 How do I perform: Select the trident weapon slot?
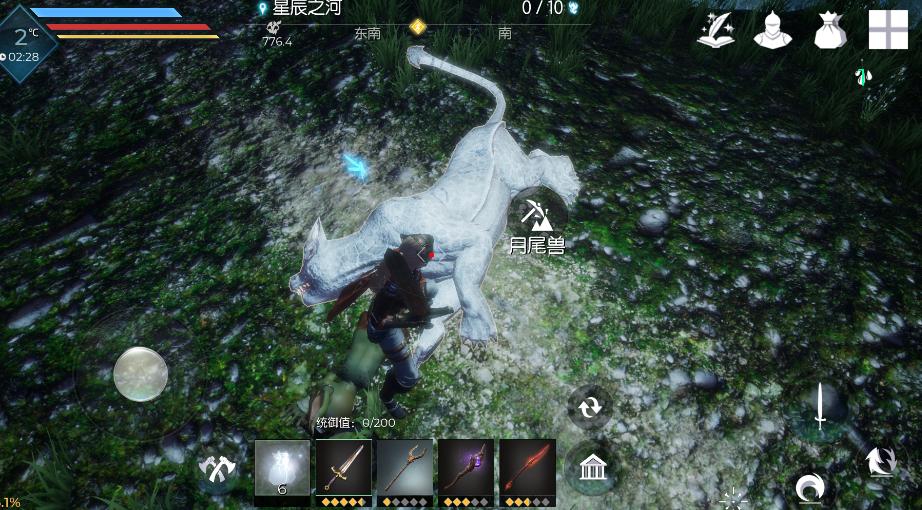click(x=405, y=468)
